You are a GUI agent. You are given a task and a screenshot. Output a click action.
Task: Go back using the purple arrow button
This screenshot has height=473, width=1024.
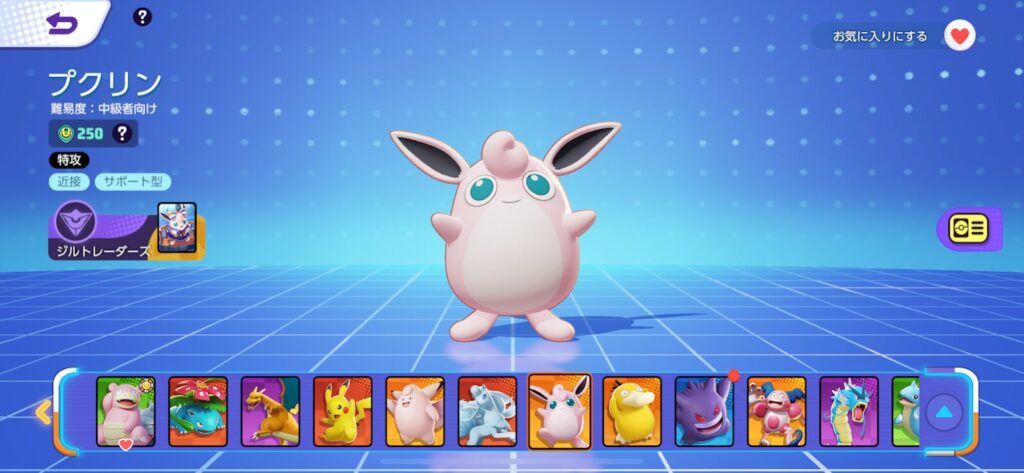click(x=62, y=22)
